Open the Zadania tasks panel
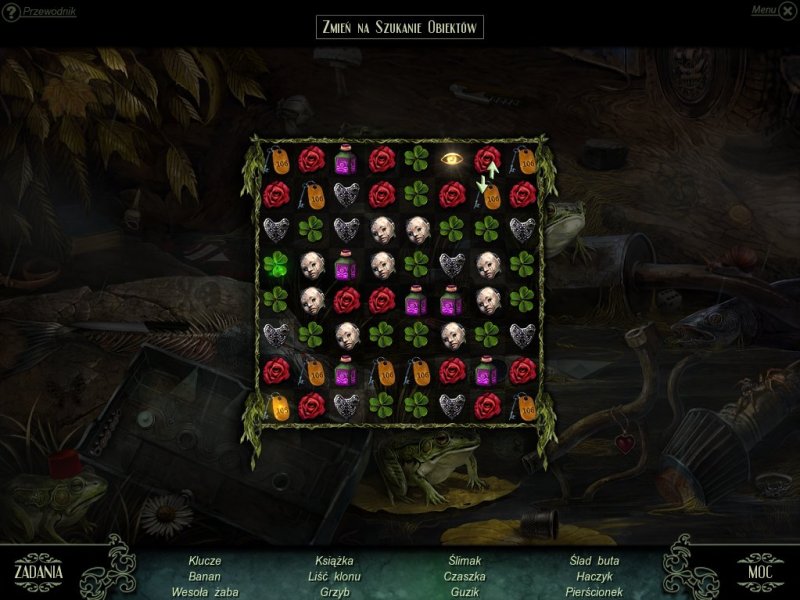 click(x=39, y=571)
